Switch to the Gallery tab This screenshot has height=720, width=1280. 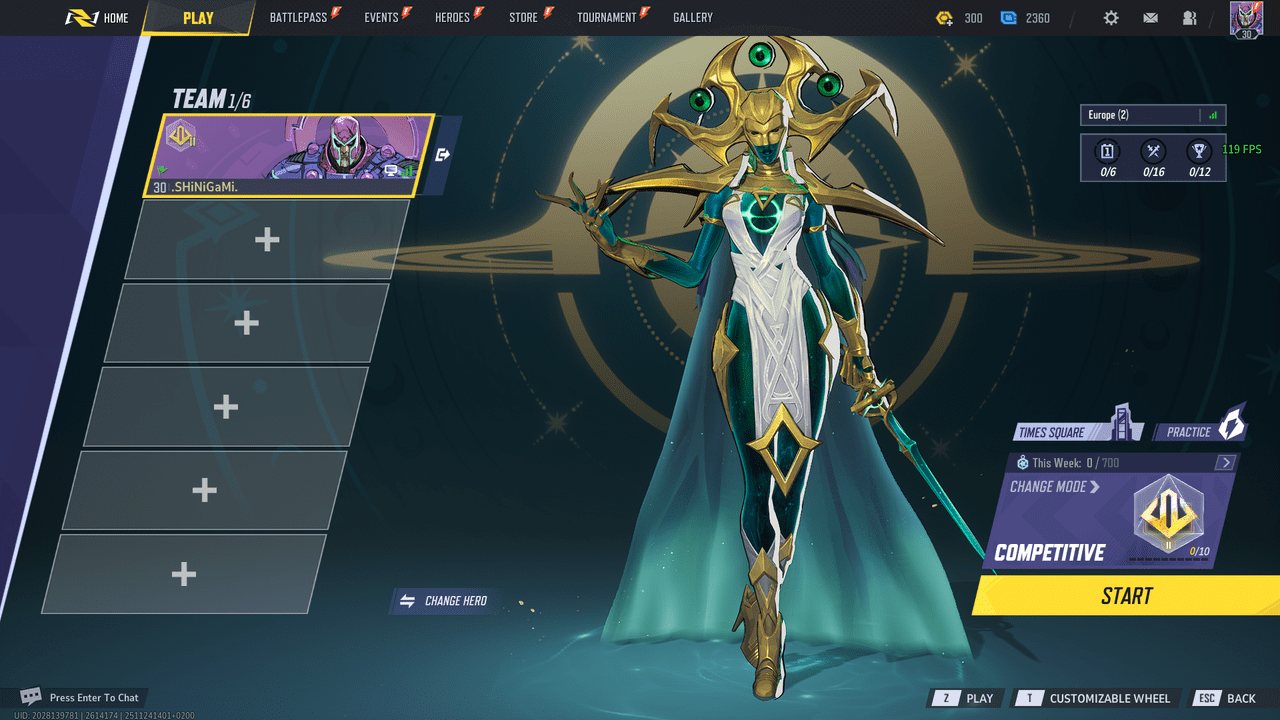[693, 18]
